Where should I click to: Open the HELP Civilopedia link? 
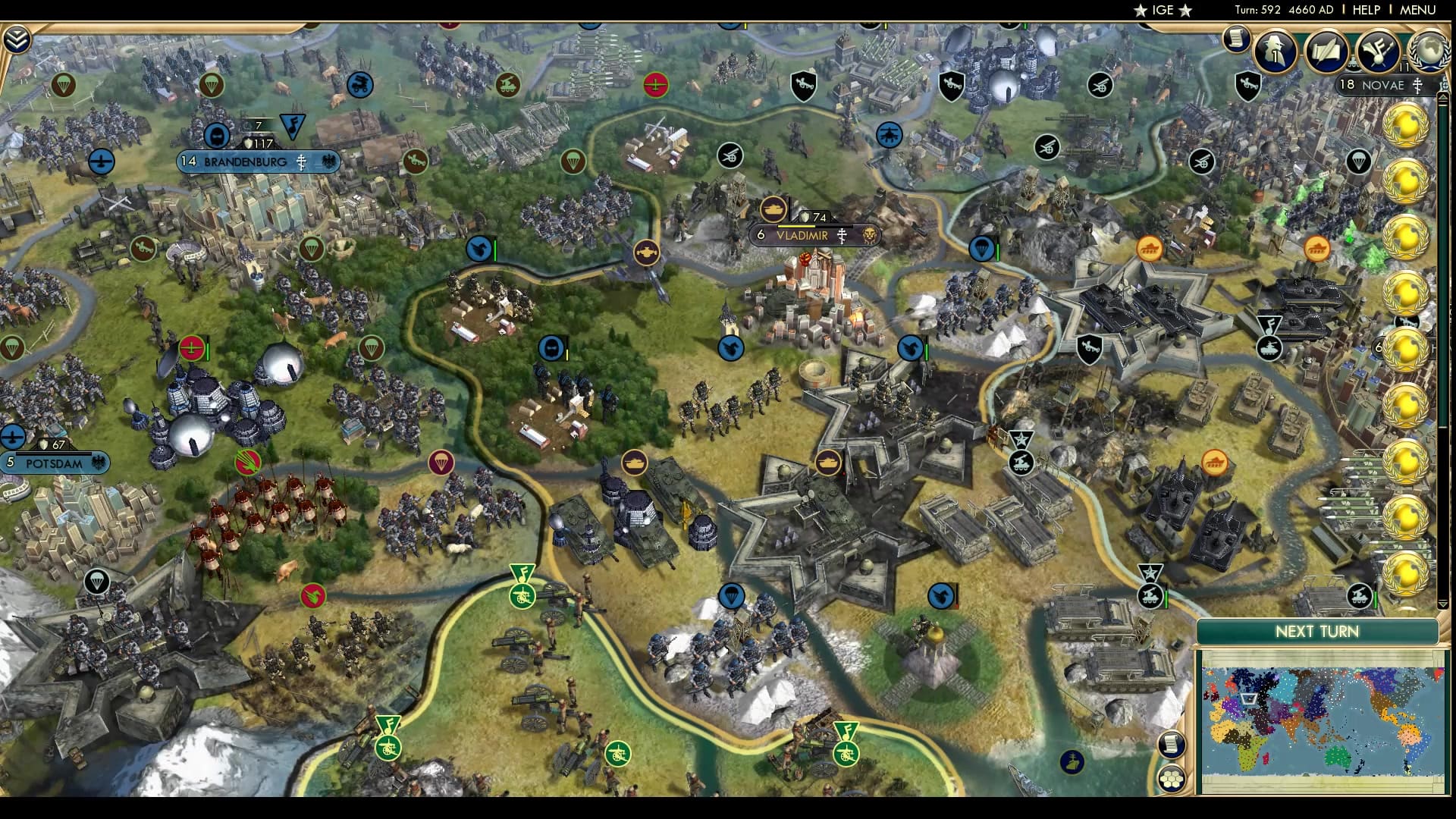1366,10
